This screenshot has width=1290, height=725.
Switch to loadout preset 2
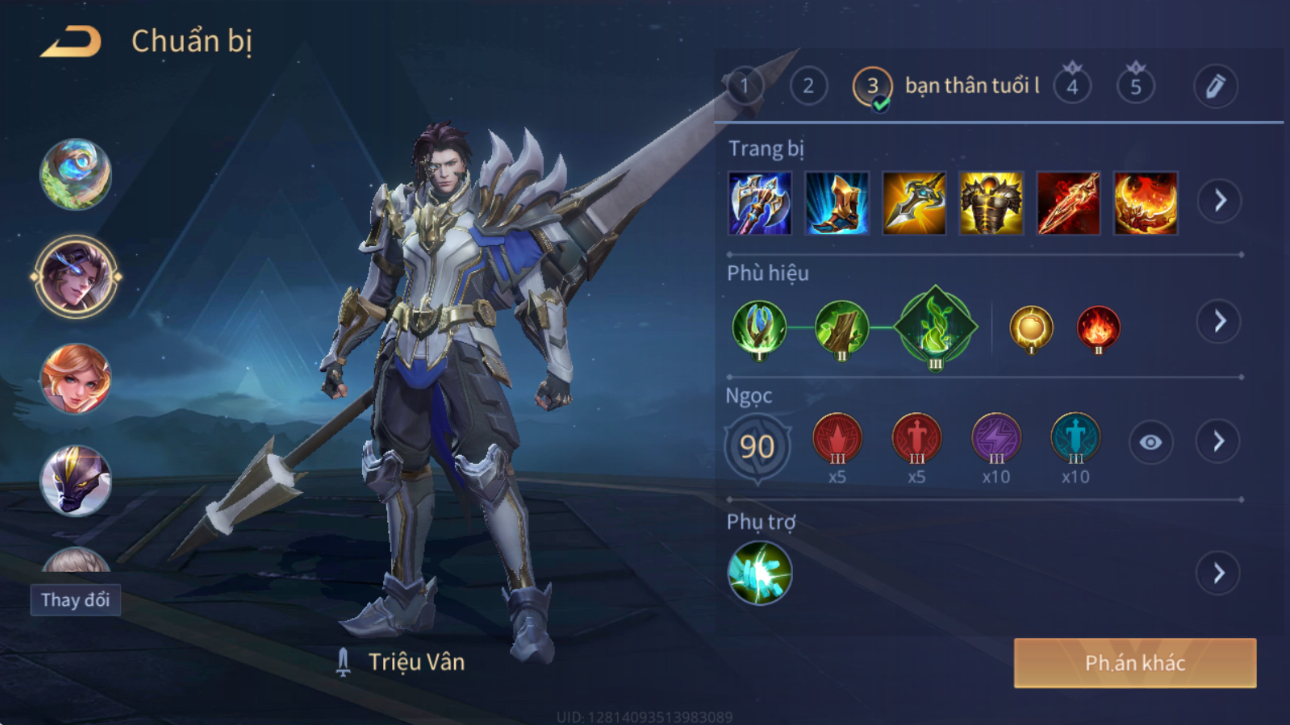click(808, 86)
